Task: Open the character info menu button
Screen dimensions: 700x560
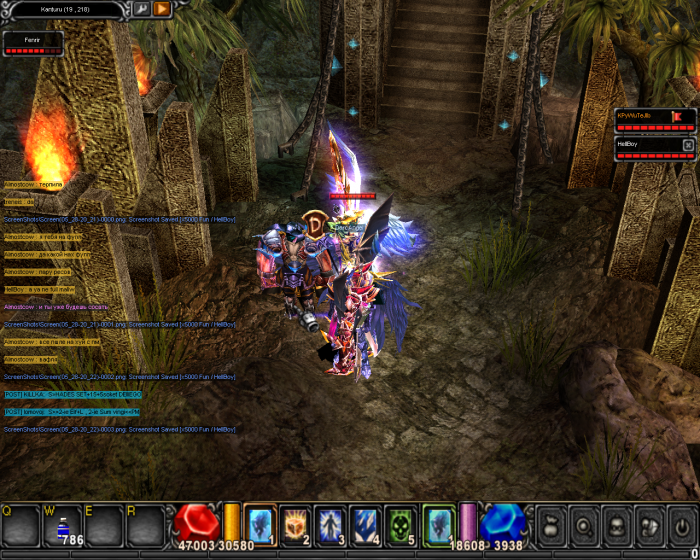Action: tap(617, 525)
